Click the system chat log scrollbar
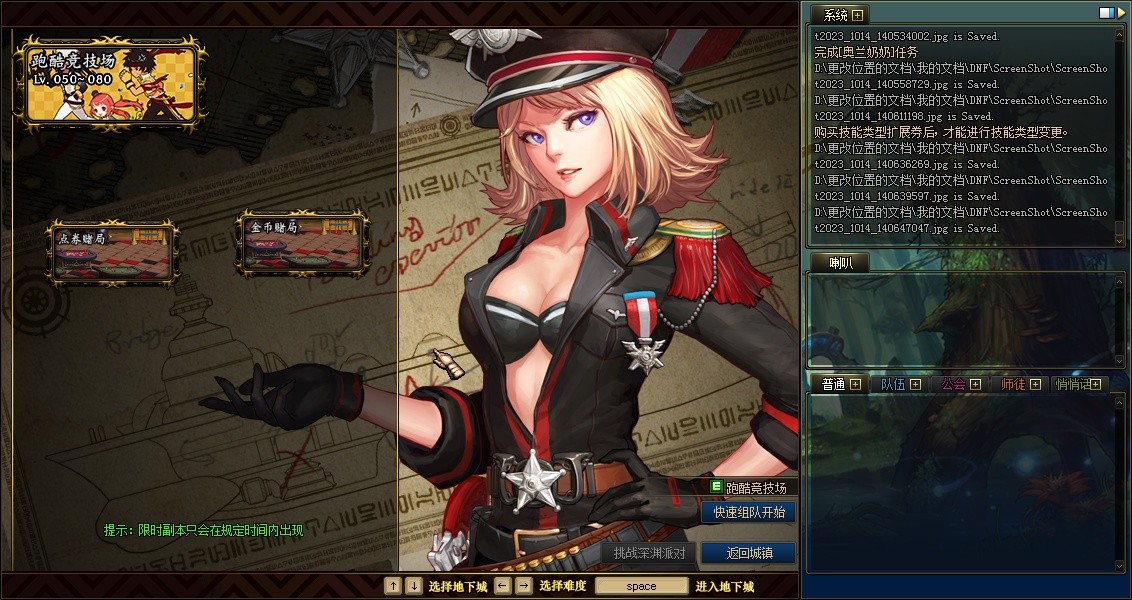The width and height of the screenshot is (1132, 600). click(x=1120, y=135)
